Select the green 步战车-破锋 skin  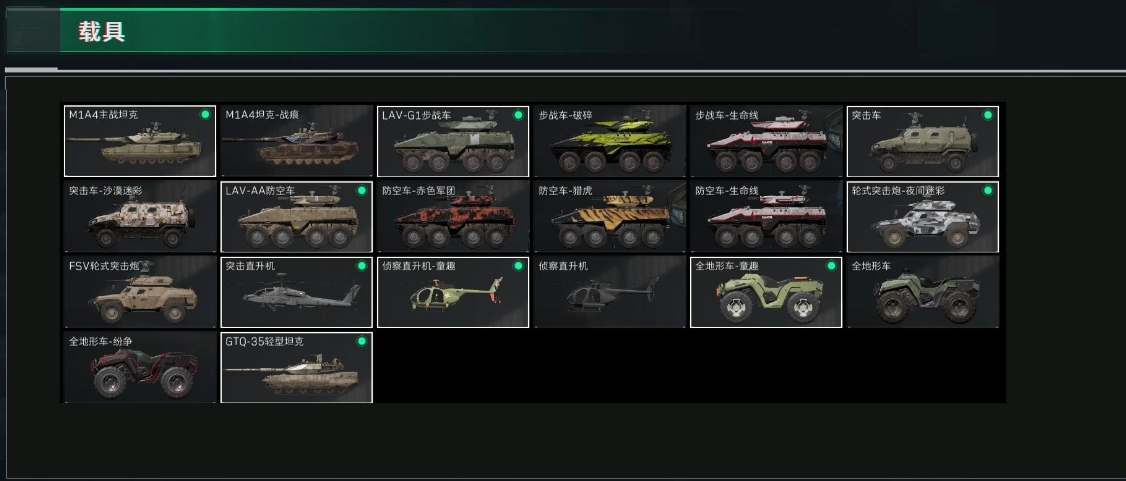pyautogui.click(x=610, y=141)
